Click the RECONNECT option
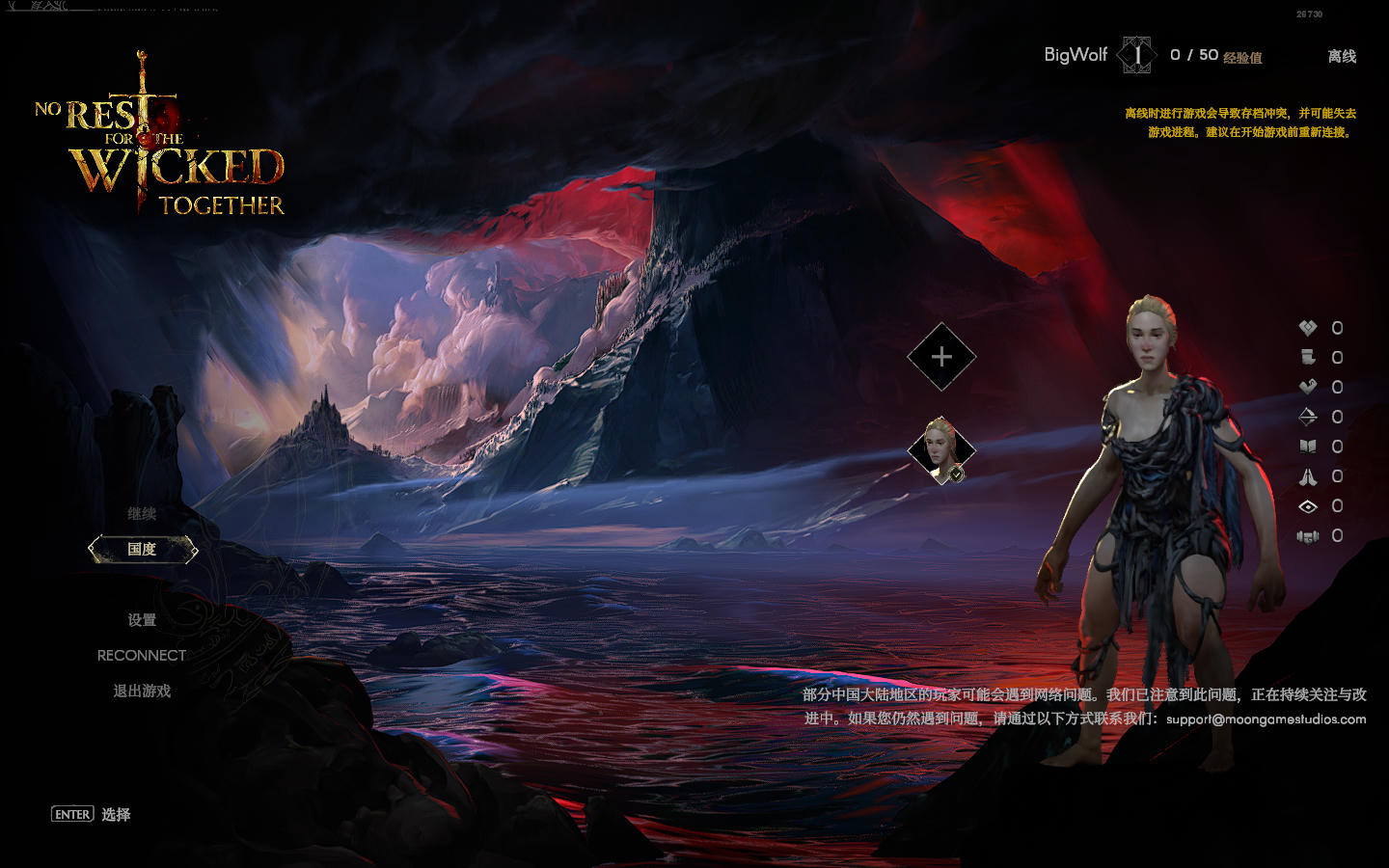The image size is (1389, 868). coord(142,656)
